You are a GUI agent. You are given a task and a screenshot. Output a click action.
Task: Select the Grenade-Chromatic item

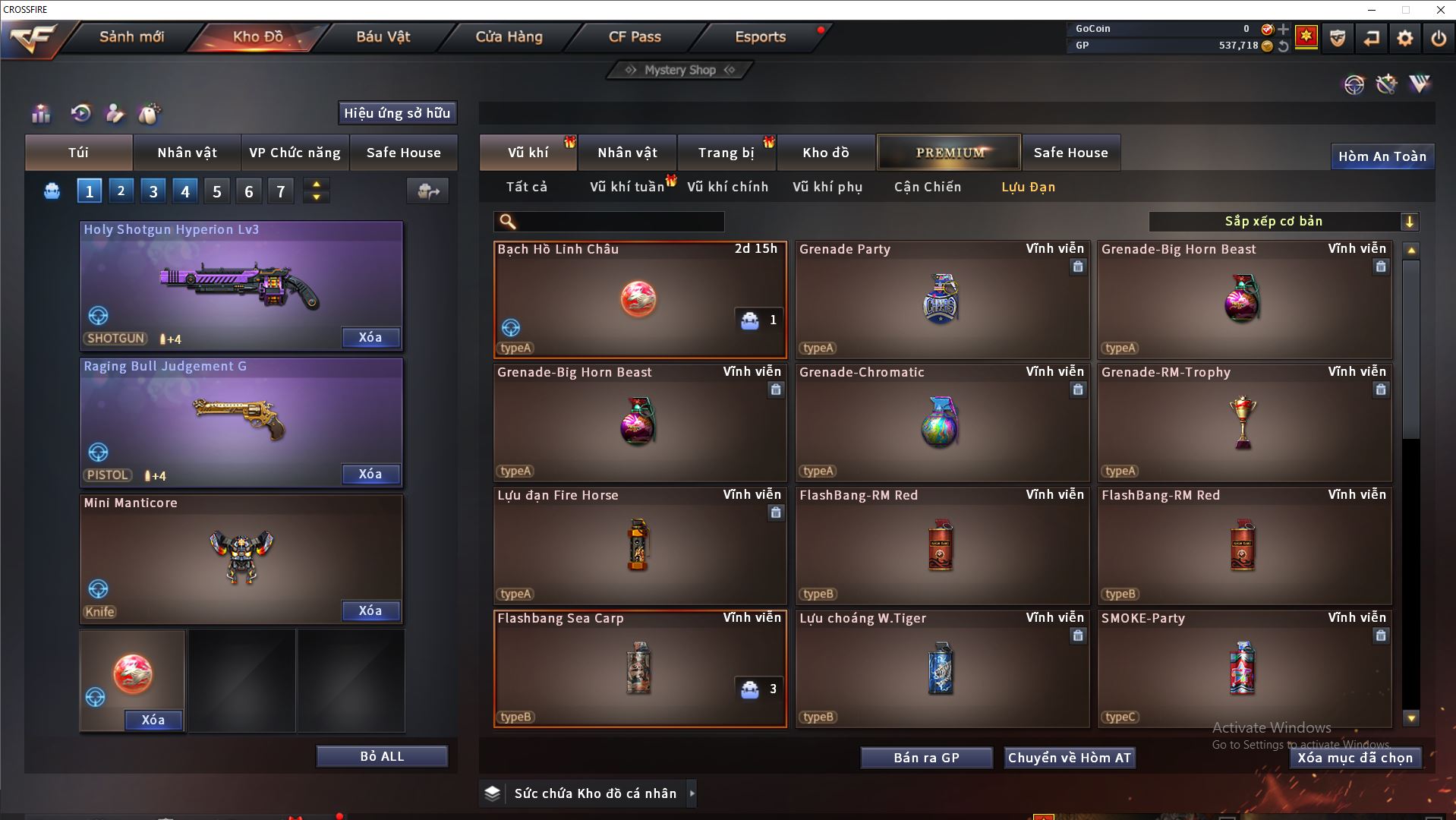click(941, 422)
